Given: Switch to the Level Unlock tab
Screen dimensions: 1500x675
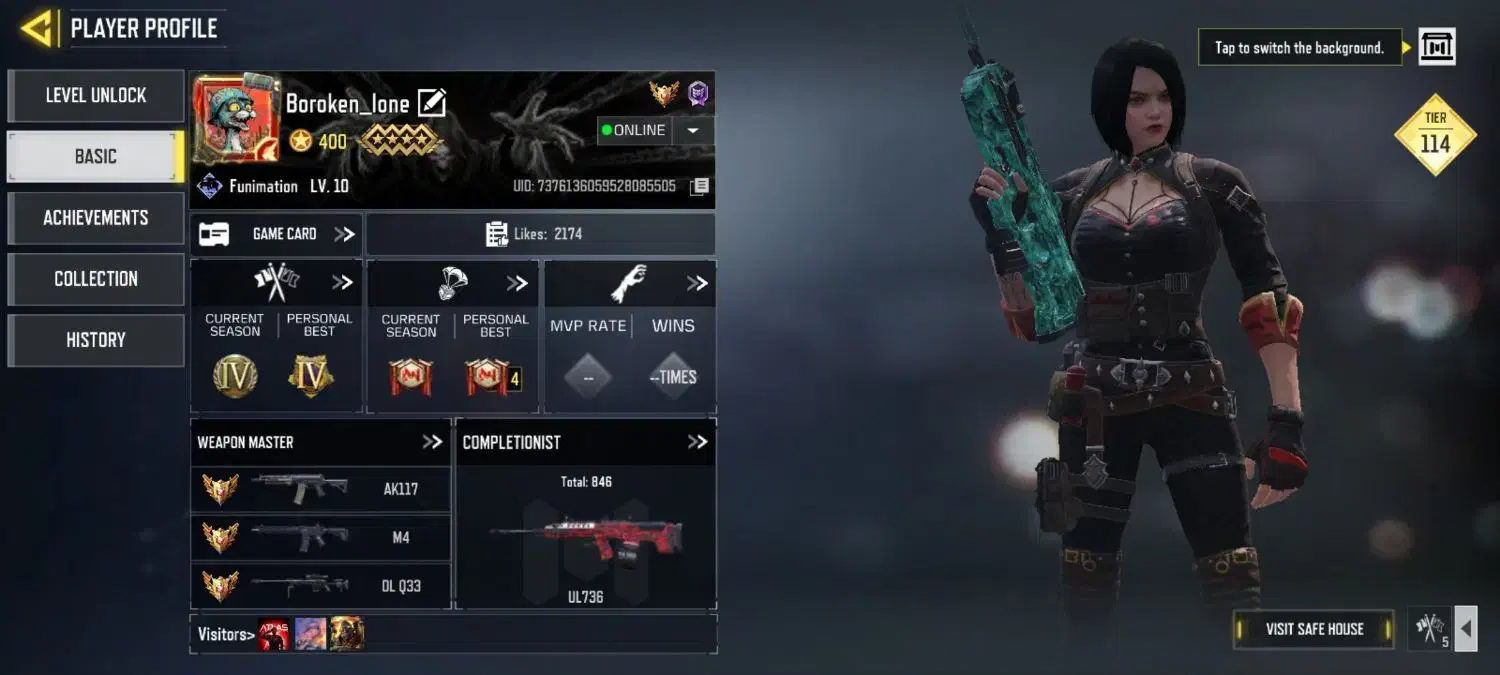Looking at the screenshot, I should coord(96,96).
